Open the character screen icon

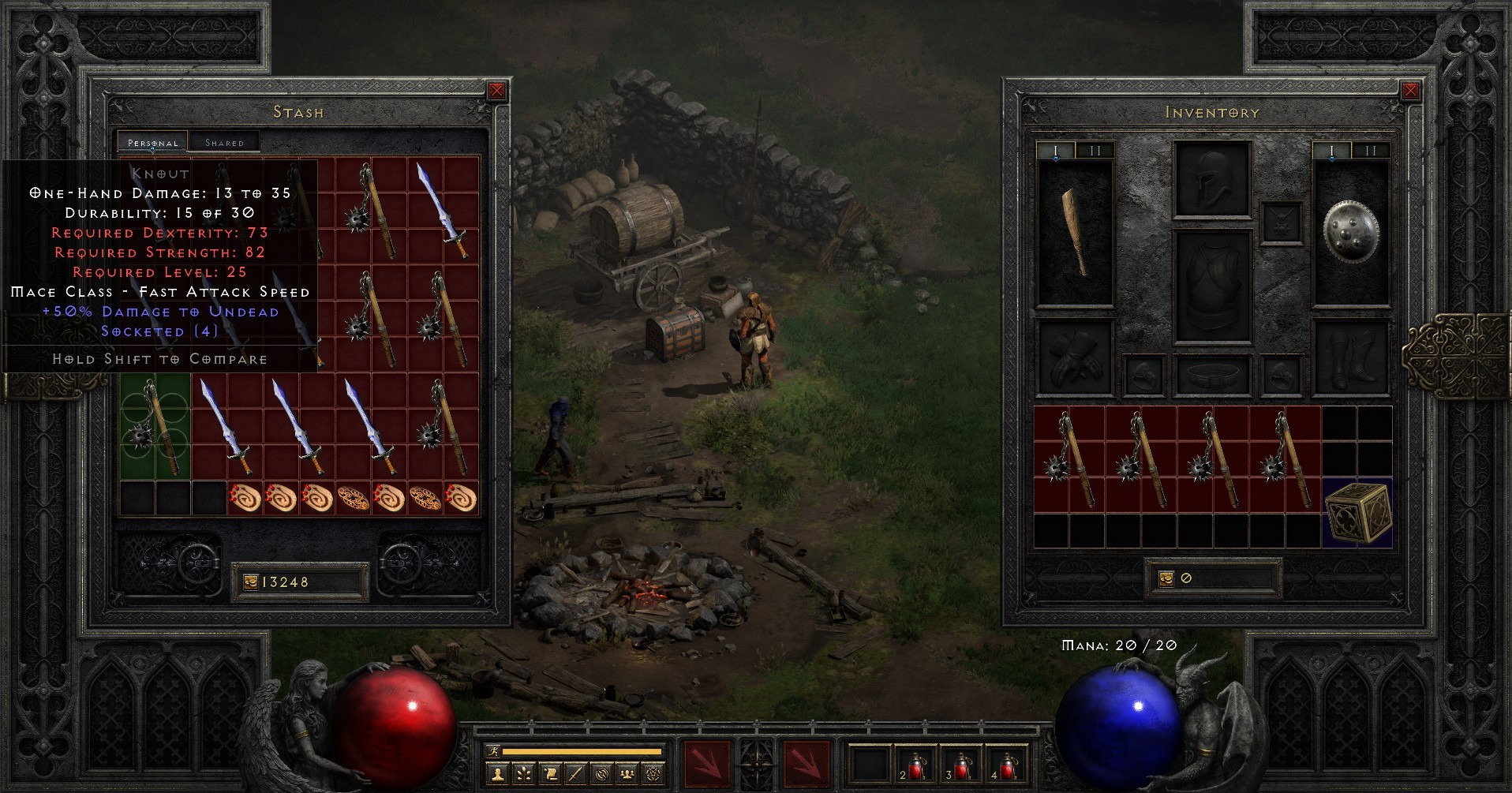pyautogui.click(x=496, y=775)
